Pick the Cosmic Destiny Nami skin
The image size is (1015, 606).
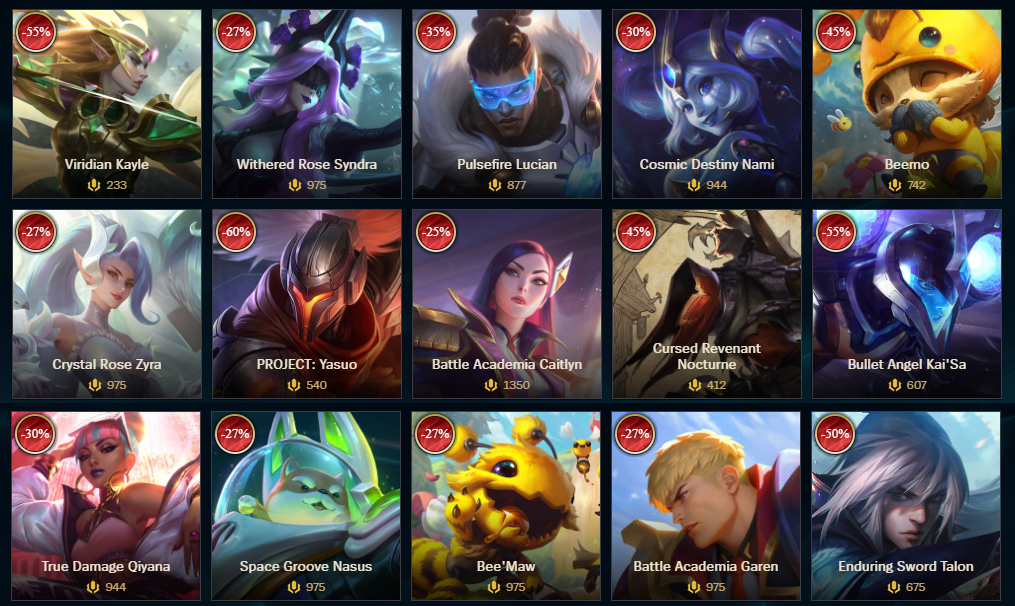(x=707, y=104)
